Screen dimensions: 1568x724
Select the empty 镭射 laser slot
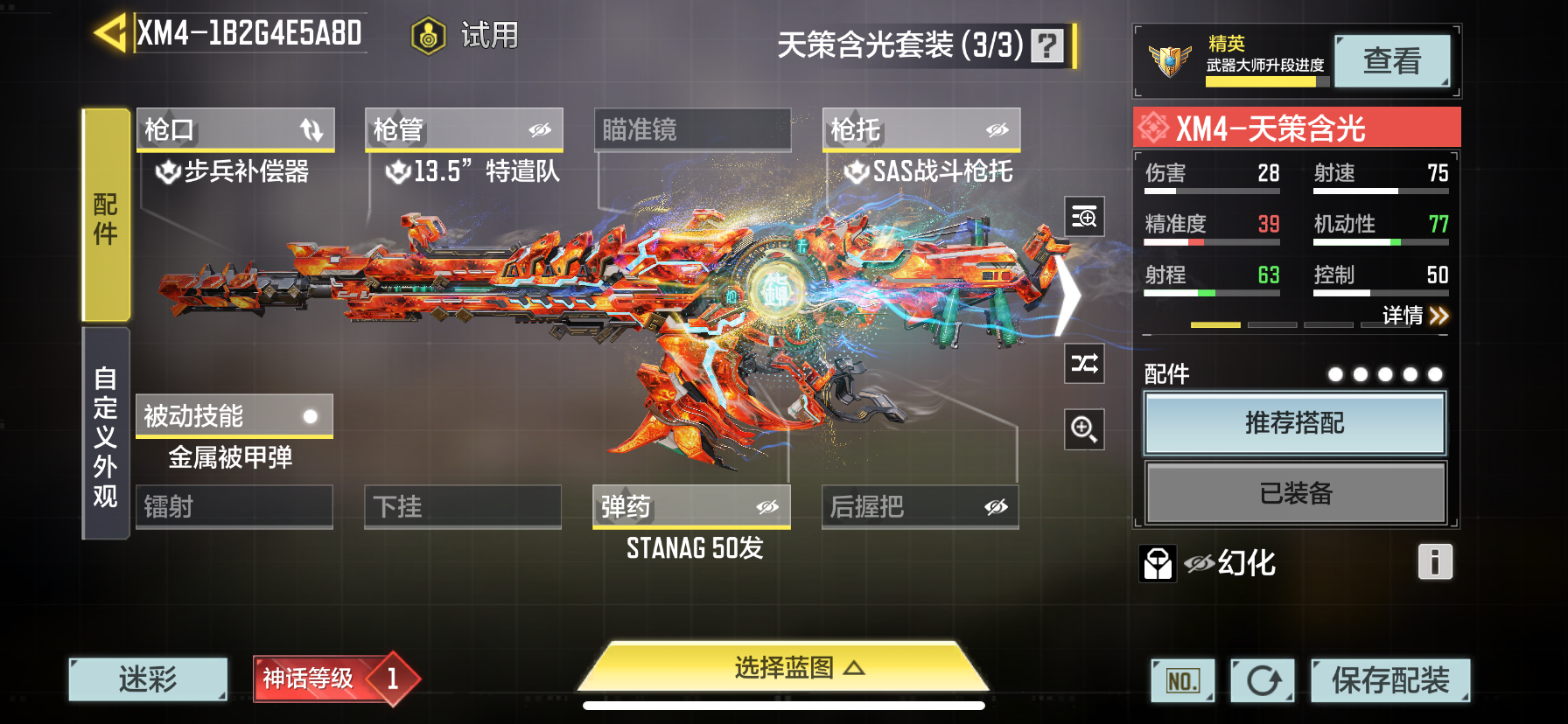point(234,507)
